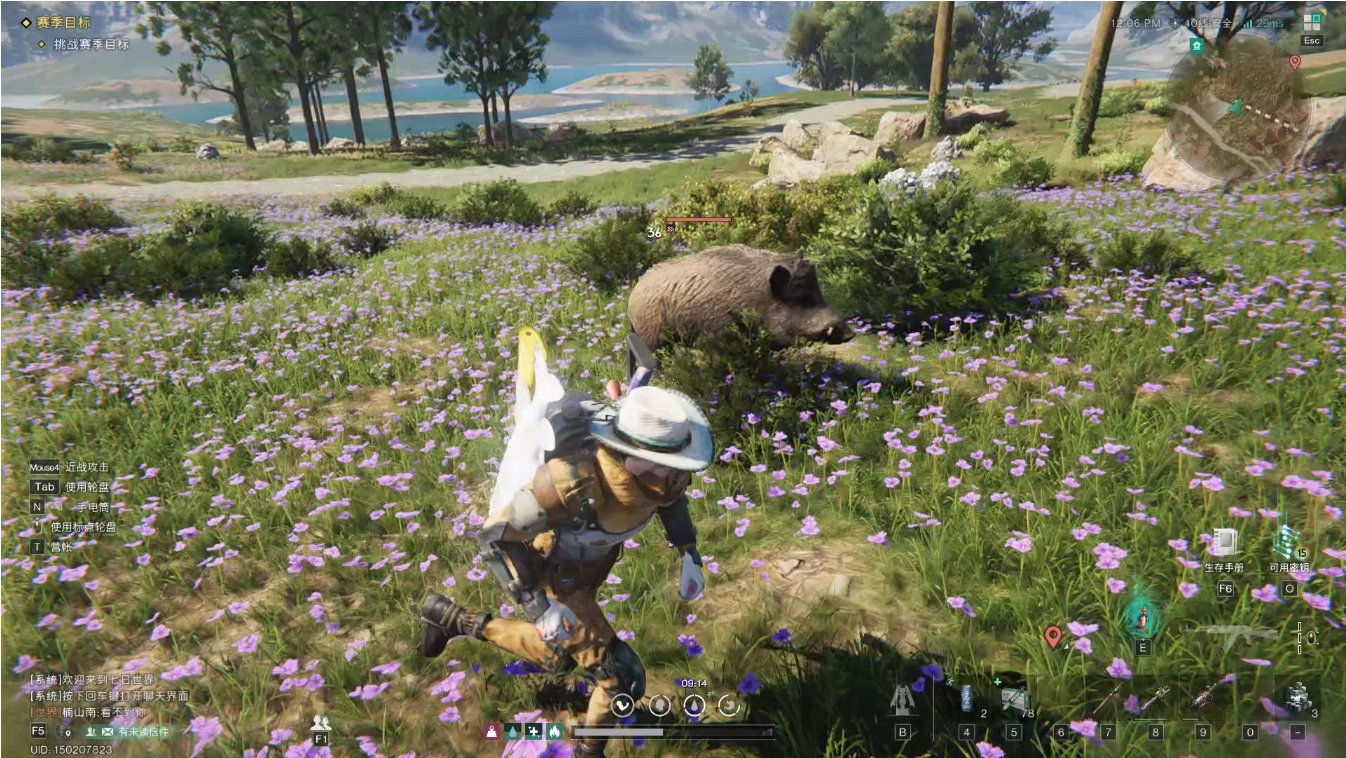The height and width of the screenshot is (758, 1346).
Task: Open the four-square main menu icon
Action: [1312, 22]
